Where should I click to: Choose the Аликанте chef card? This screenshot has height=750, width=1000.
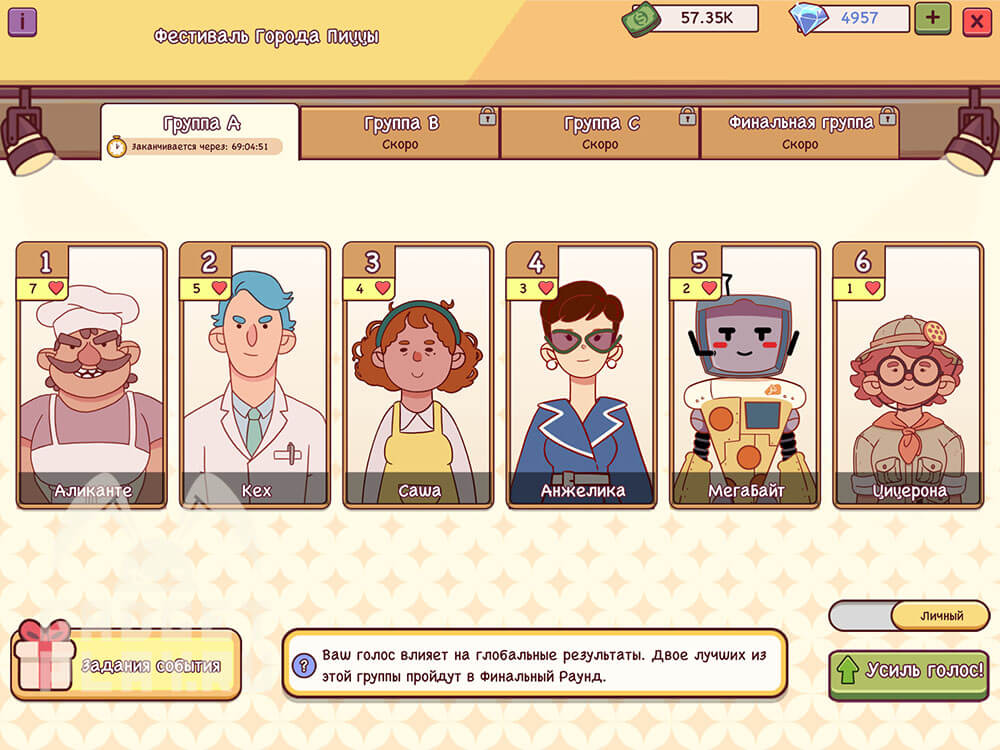92,375
